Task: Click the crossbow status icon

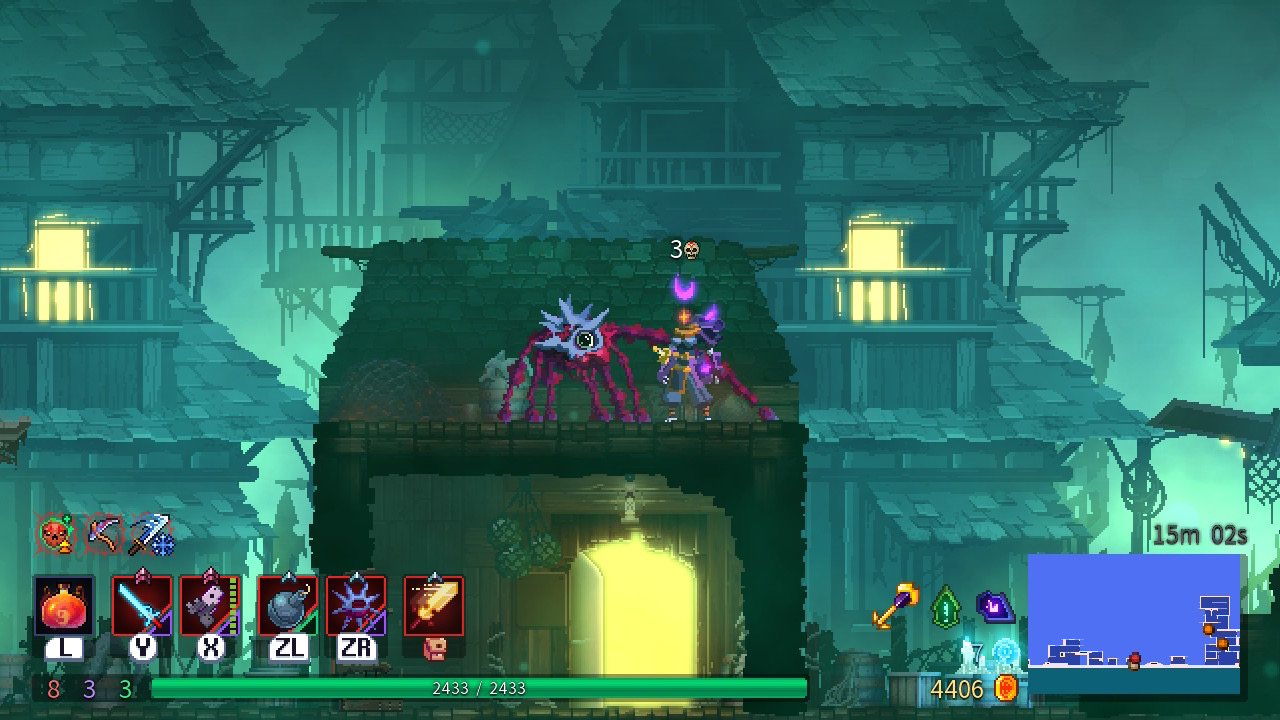Action: click(103, 535)
